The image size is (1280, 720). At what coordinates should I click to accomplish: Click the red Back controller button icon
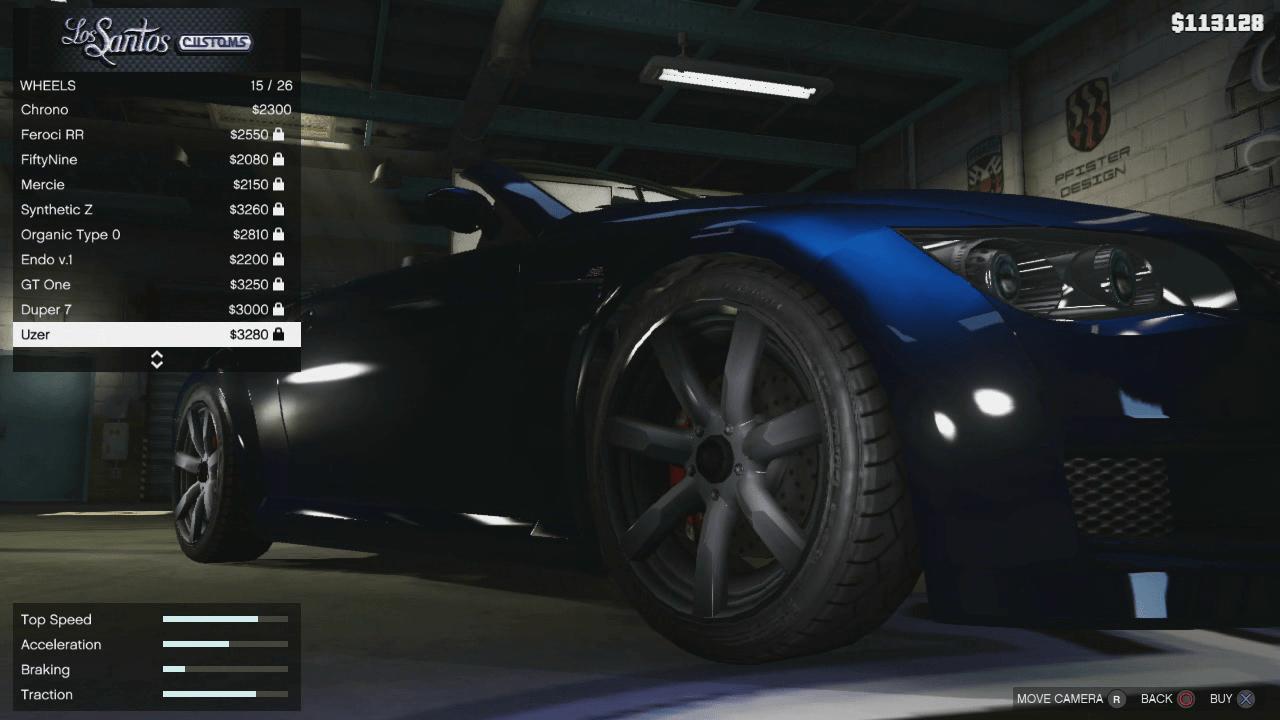(x=1186, y=699)
